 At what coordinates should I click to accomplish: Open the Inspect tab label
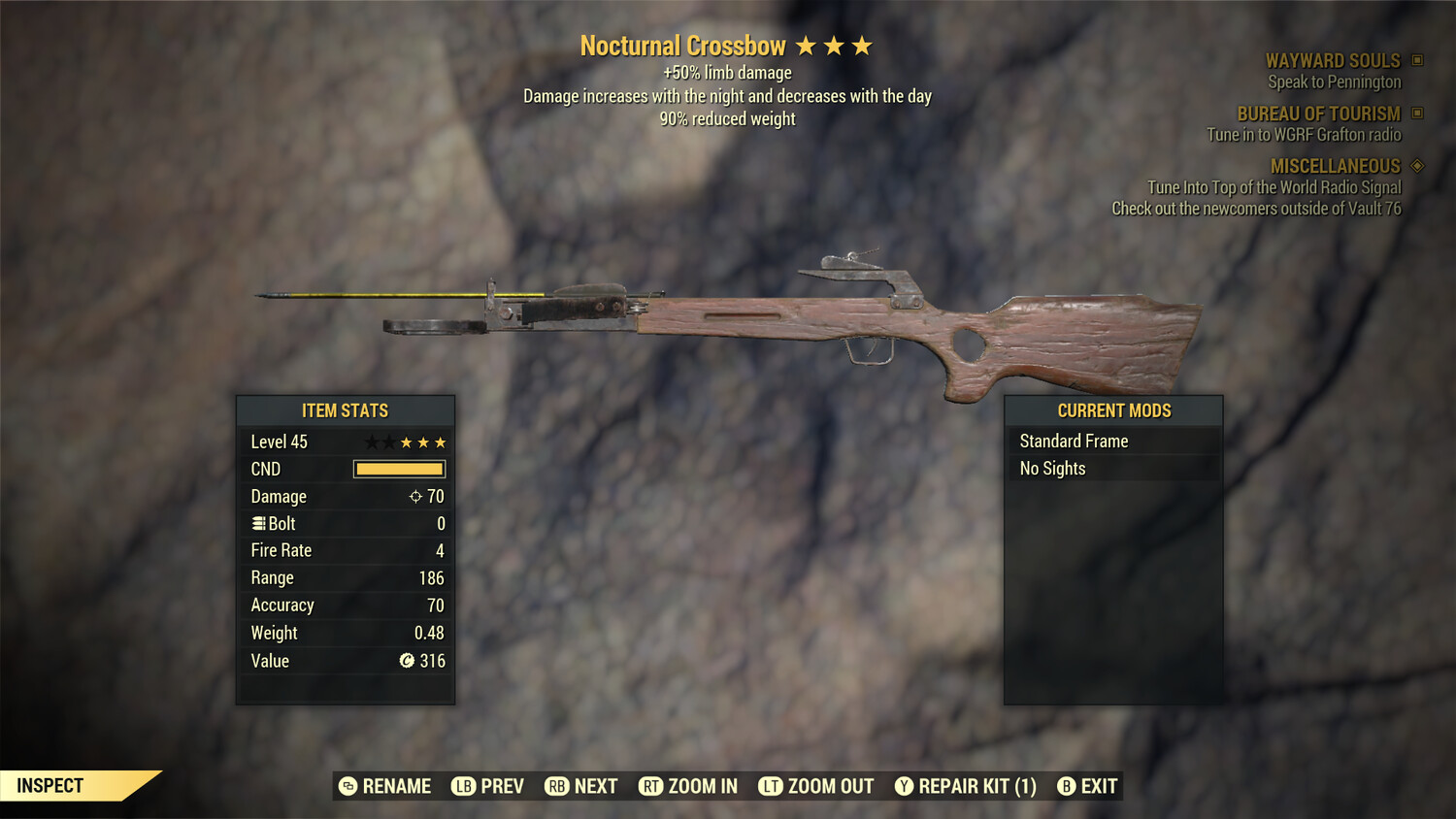coord(50,785)
